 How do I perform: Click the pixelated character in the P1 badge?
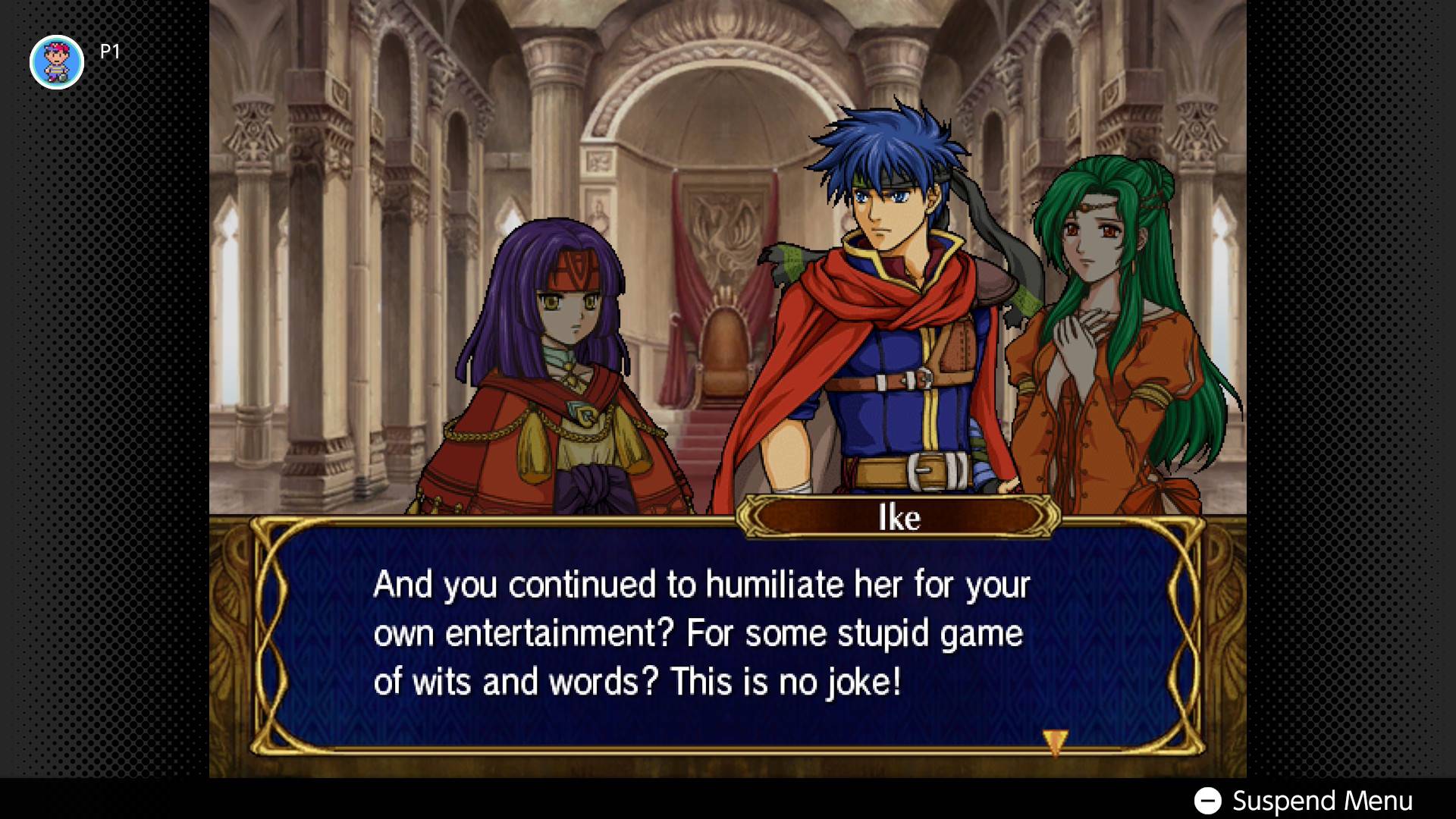(x=57, y=61)
